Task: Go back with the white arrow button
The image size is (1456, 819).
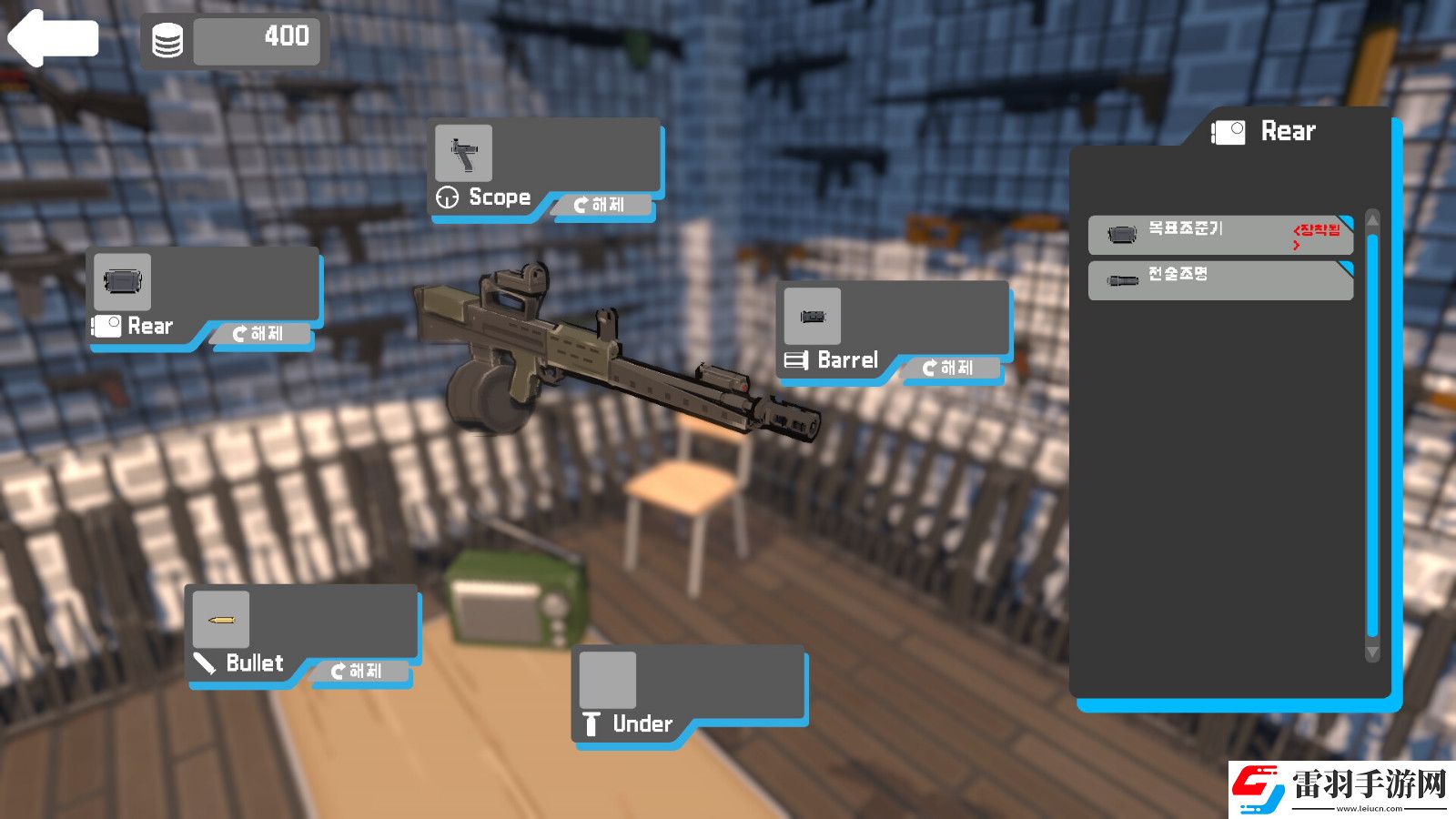Action: [x=53, y=38]
